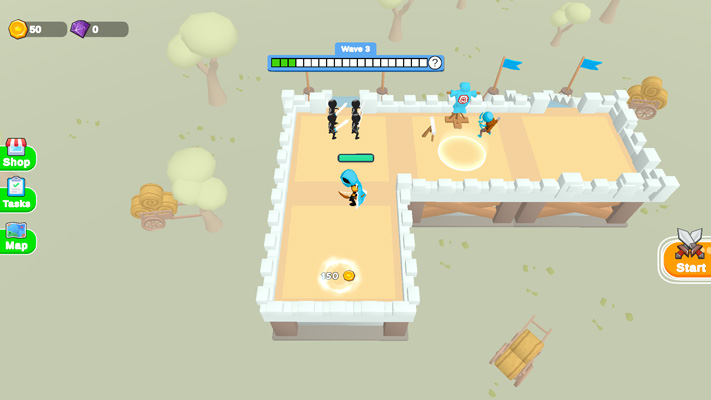This screenshot has width=711, height=400.
Task: Show the Map screen
Action: pos(16,239)
